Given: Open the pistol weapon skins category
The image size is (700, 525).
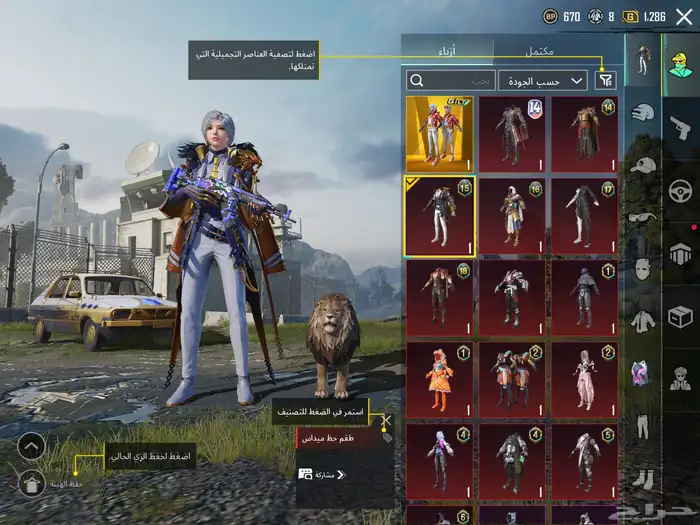Looking at the screenshot, I should pyautogui.click(x=680, y=125).
